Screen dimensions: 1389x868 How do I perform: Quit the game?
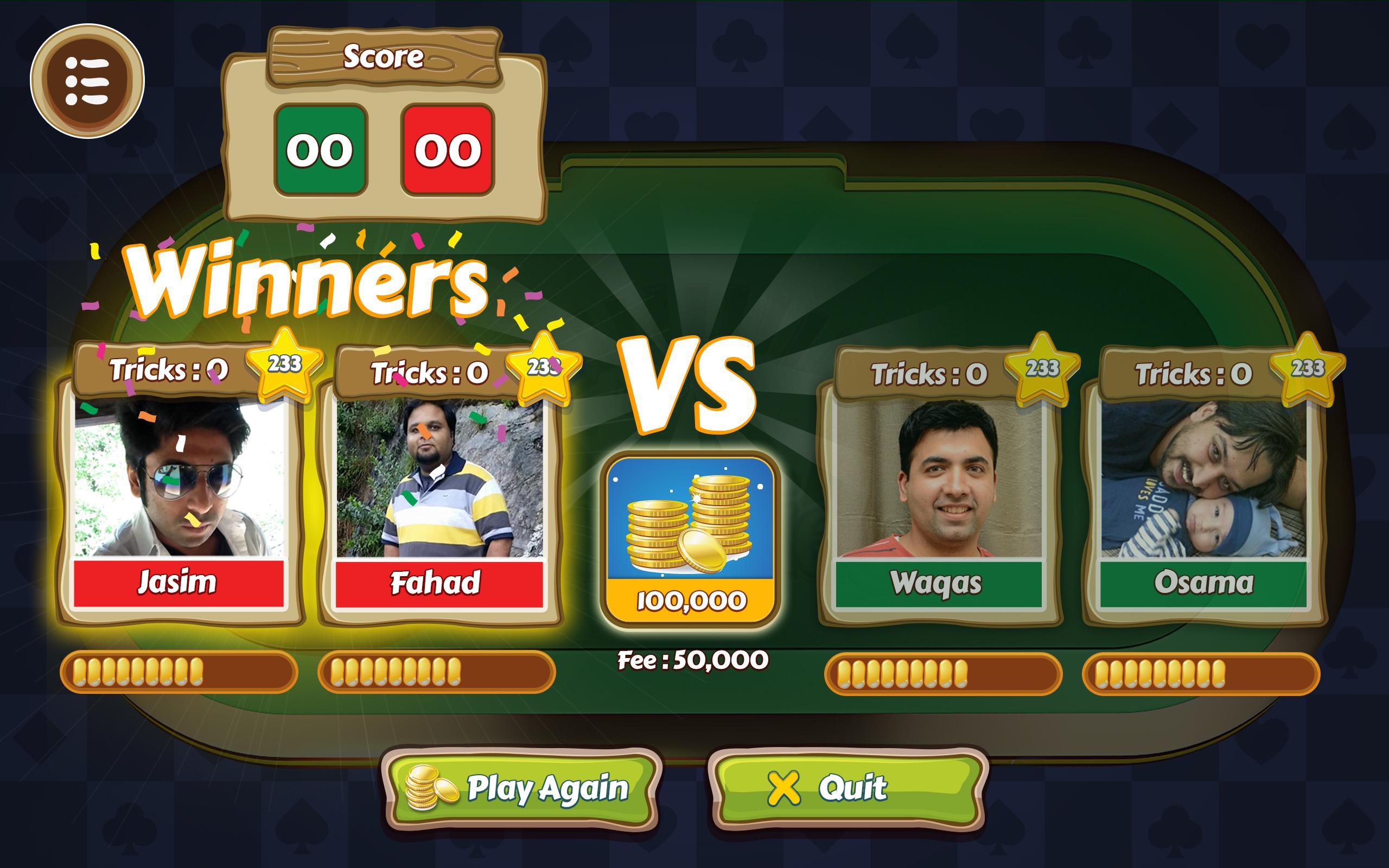pyautogui.click(x=849, y=789)
